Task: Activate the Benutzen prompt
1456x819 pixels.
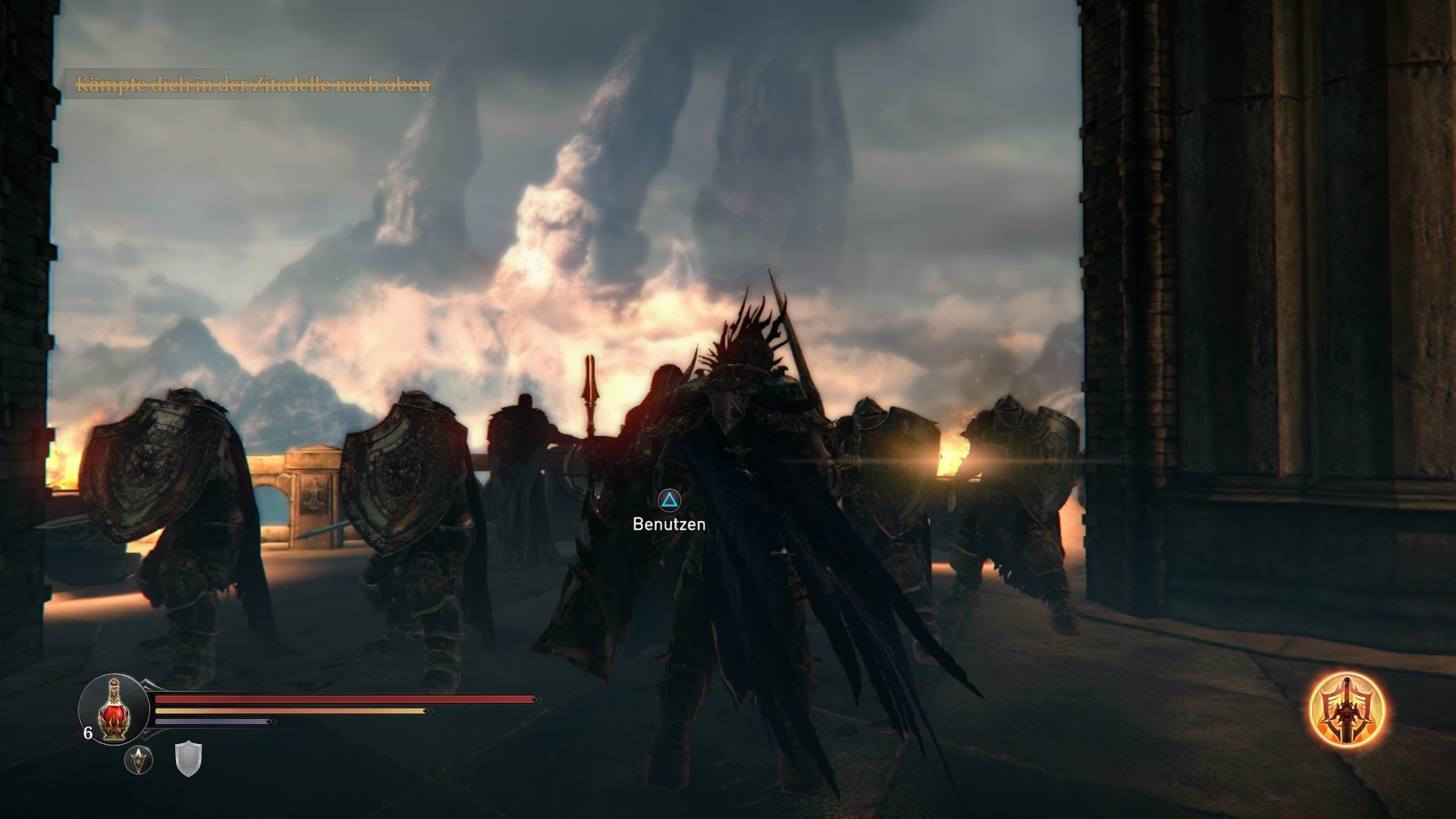Action: click(668, 500)
